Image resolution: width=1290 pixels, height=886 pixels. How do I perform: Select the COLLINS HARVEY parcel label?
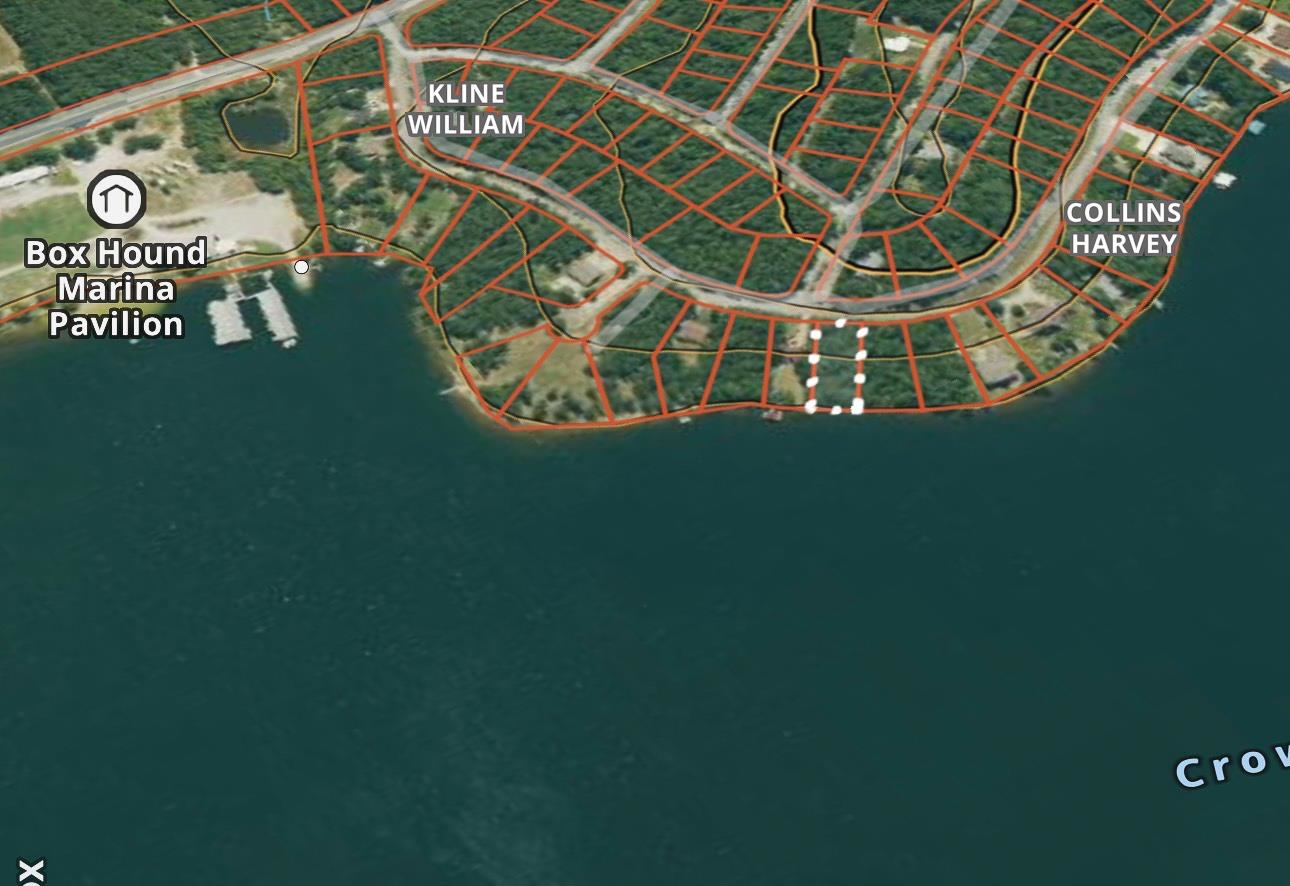tap(1123, 227)
